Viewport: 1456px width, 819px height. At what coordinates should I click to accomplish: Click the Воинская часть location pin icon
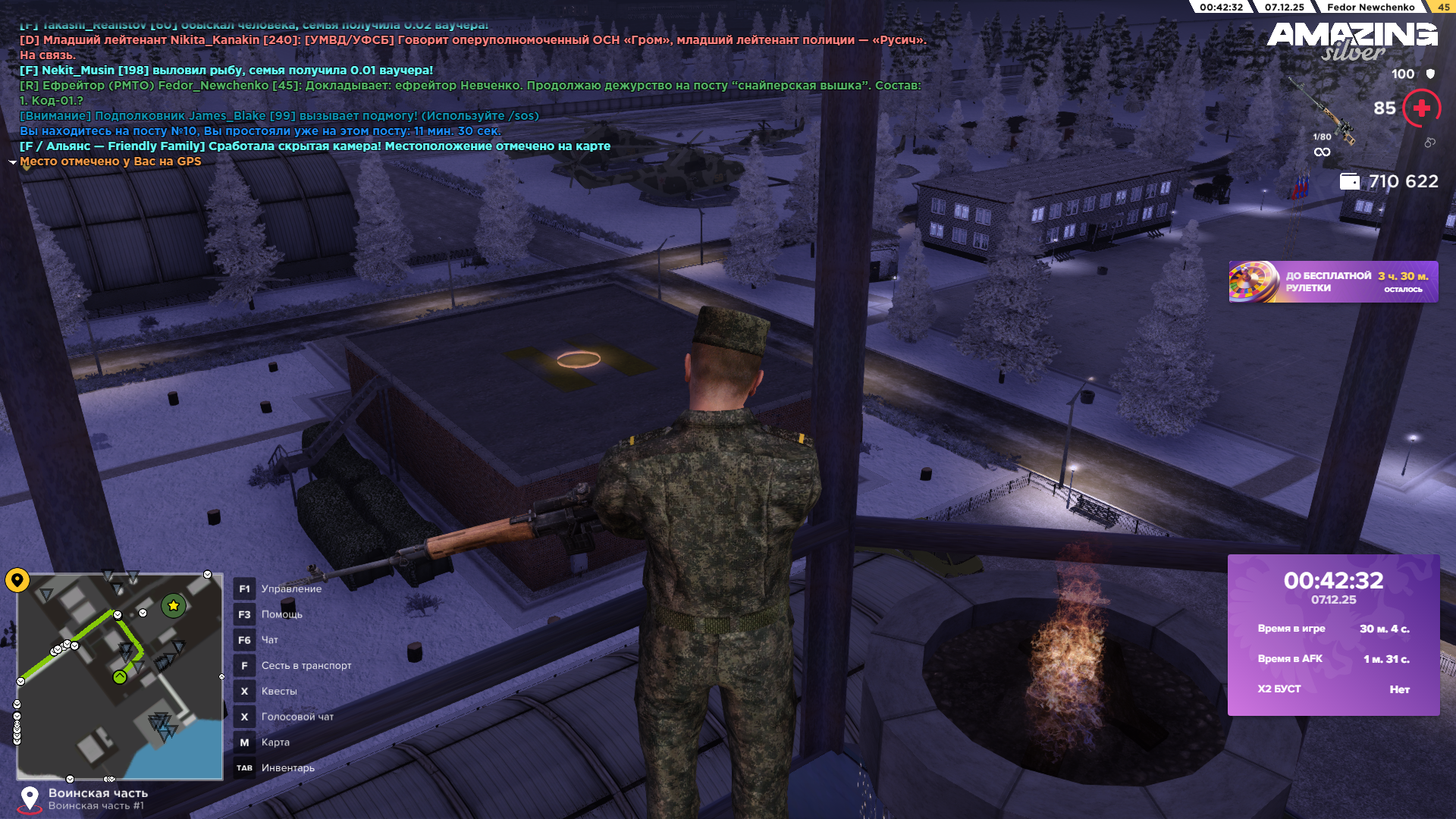pos(30,799)
